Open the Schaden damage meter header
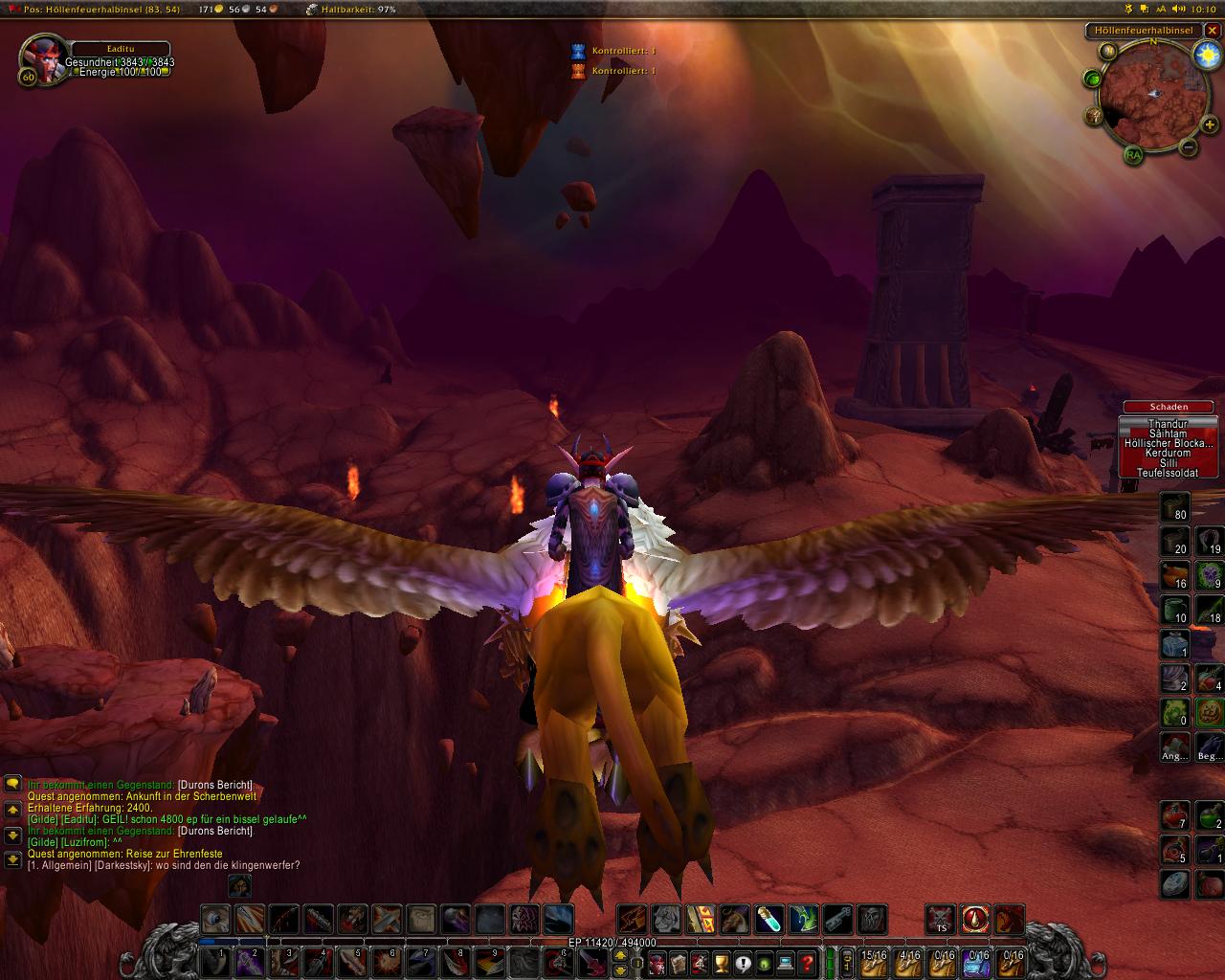This screenshot has height=980, width=1225. coord(1168,407)
